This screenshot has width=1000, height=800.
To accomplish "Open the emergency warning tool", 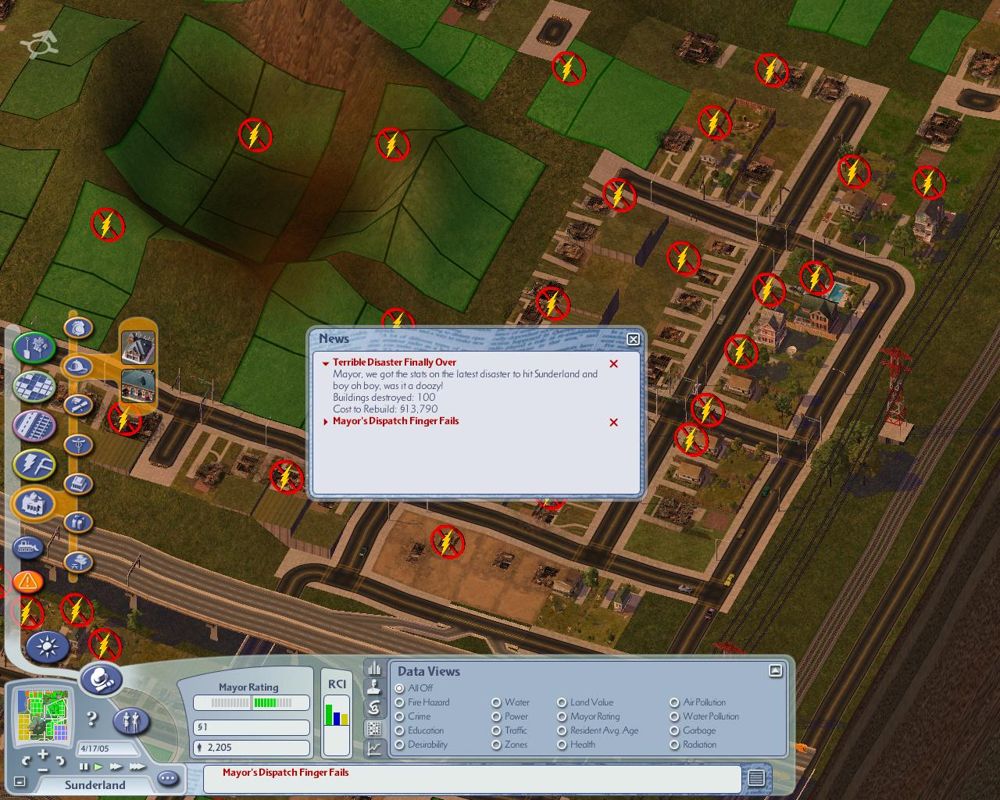I will point(27,580).
